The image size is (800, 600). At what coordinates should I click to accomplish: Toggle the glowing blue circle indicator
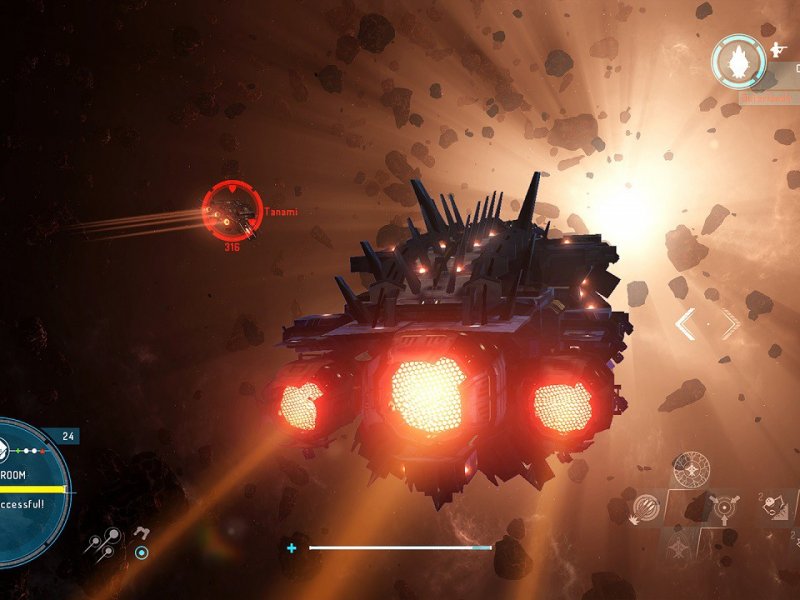point(142,552)
